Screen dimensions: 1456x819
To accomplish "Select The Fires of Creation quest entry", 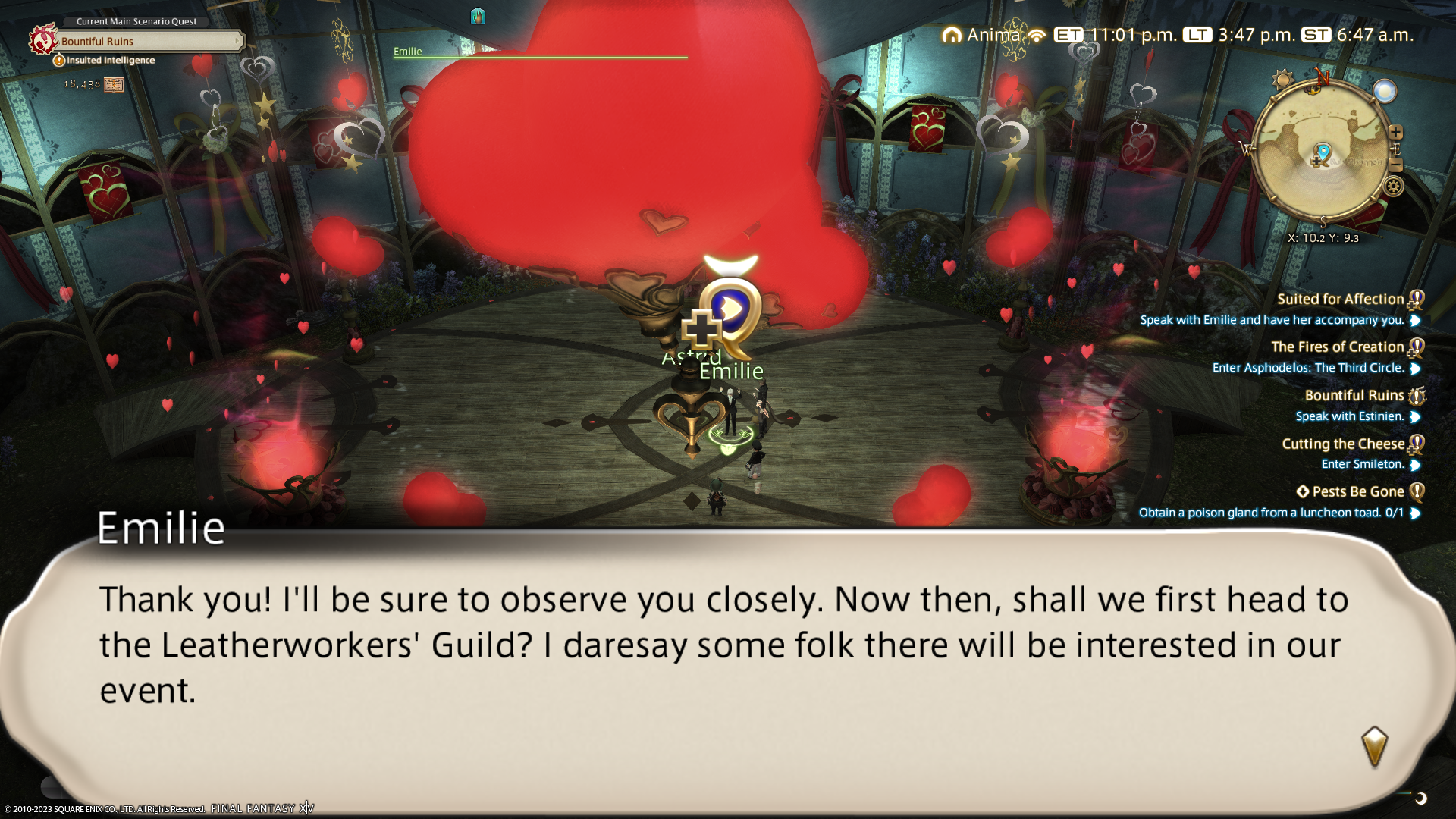I will point(1337,347).
